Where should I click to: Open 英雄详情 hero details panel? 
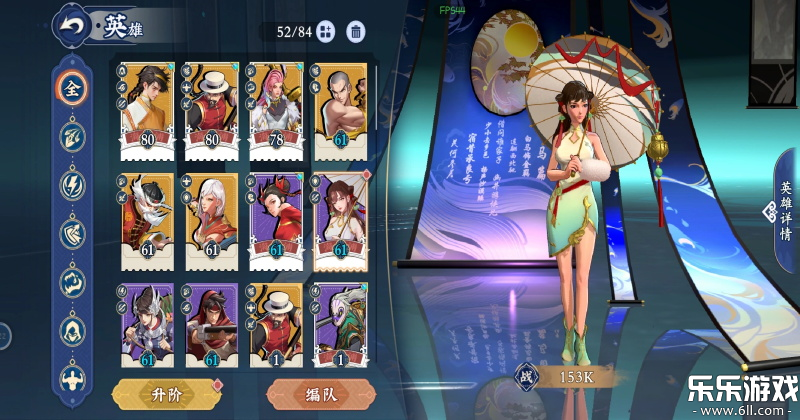[783, 211]
